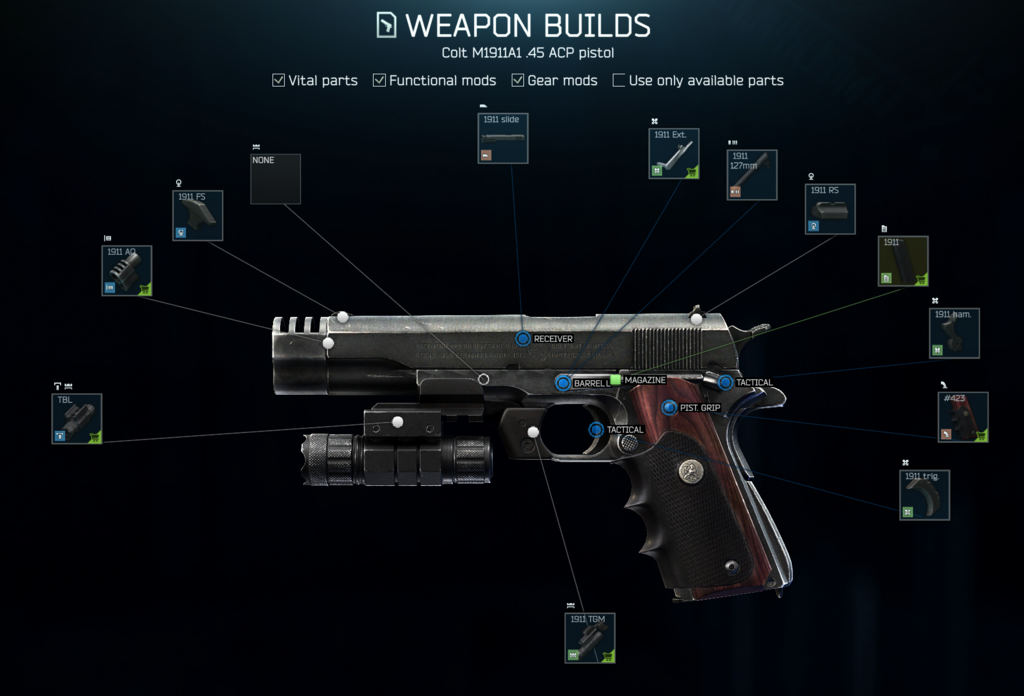
Task: Choose the 1911 AO compensator slot
Action: click(127, 270)
